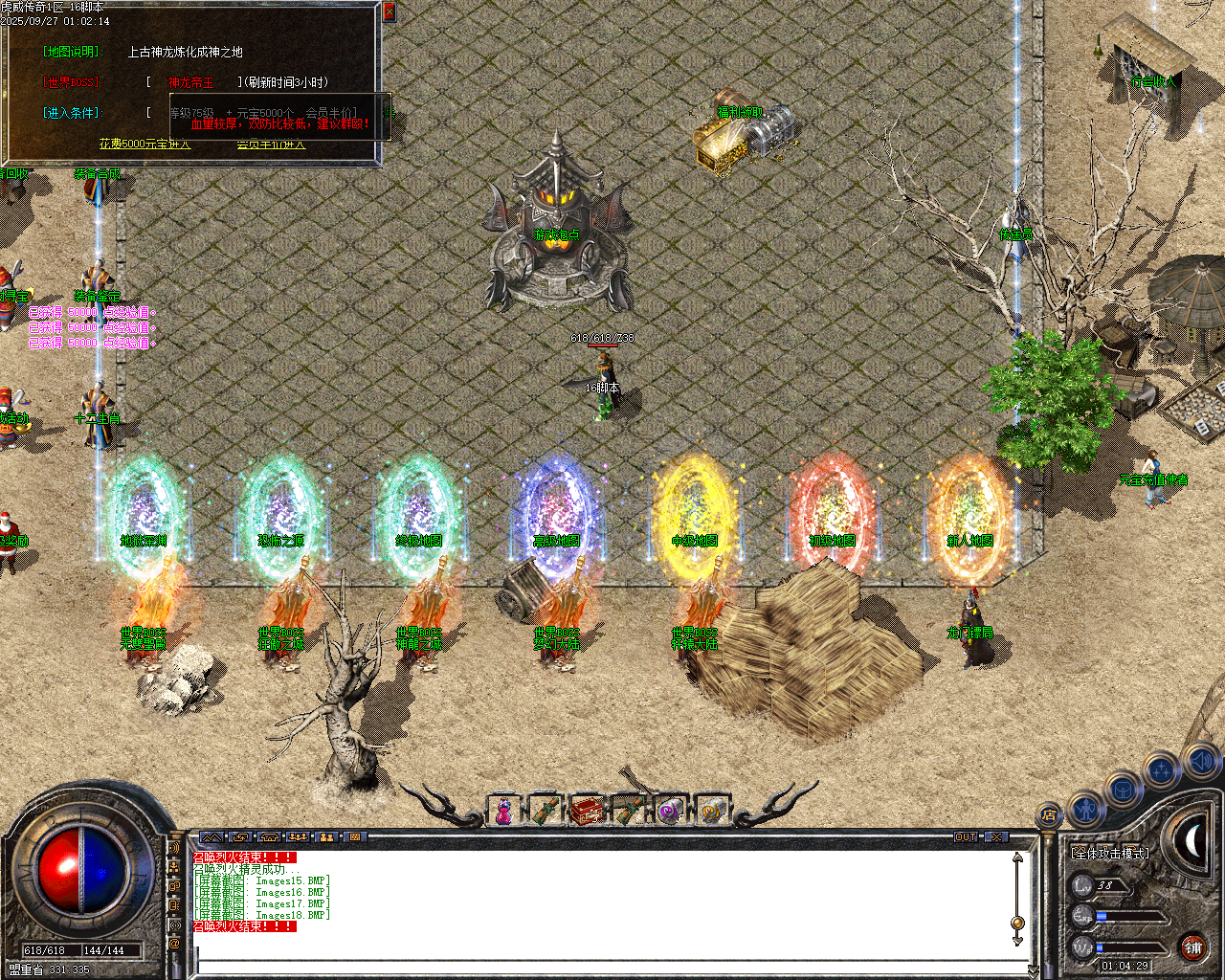Select the loop arrows icon in the chat toolbar
Image resolution: width=1225 pixels, height=980 pixels.
point(240,837)
